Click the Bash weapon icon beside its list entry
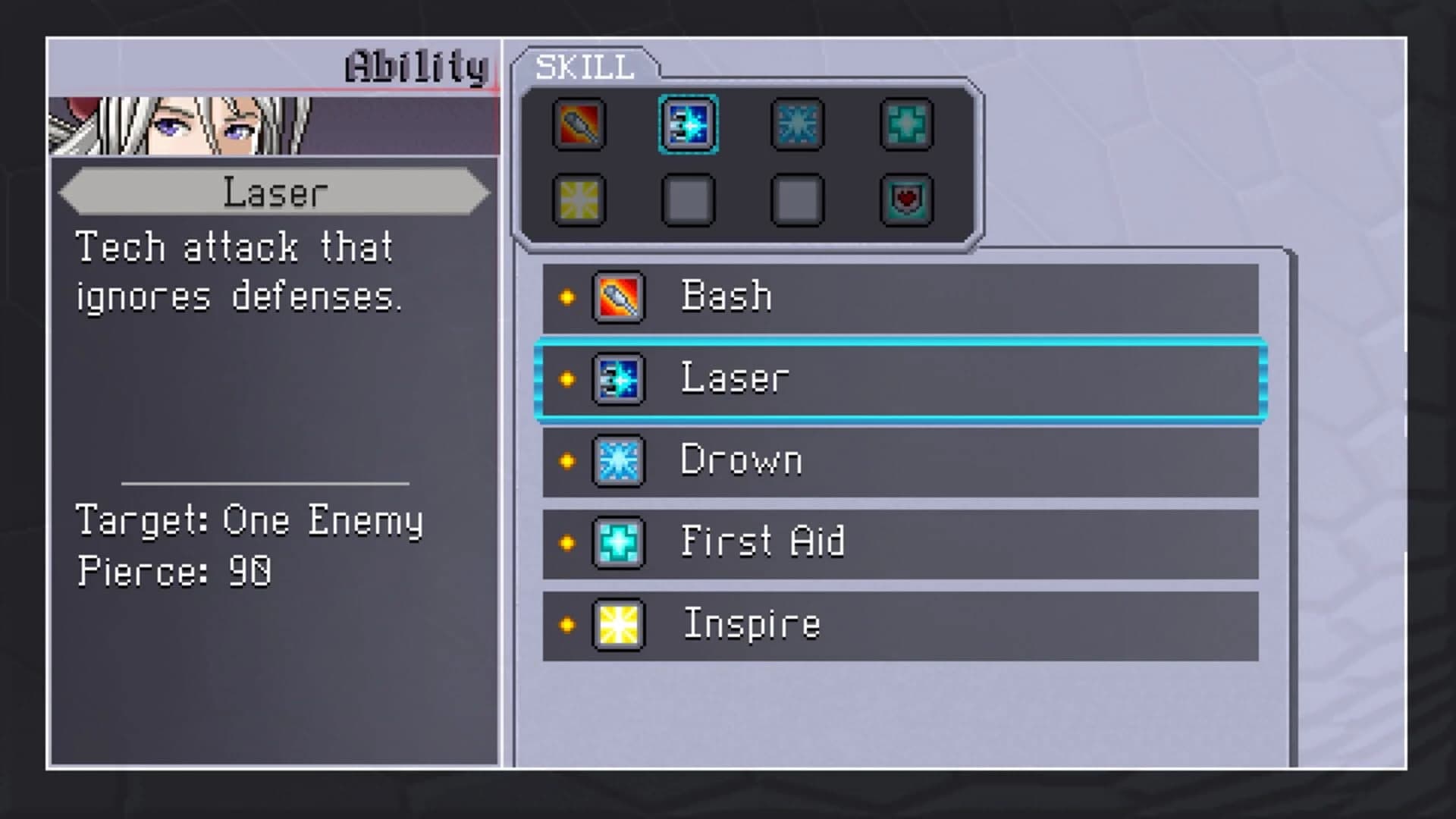The height and width of the screenshot is (819, 1456). (618, 296)
